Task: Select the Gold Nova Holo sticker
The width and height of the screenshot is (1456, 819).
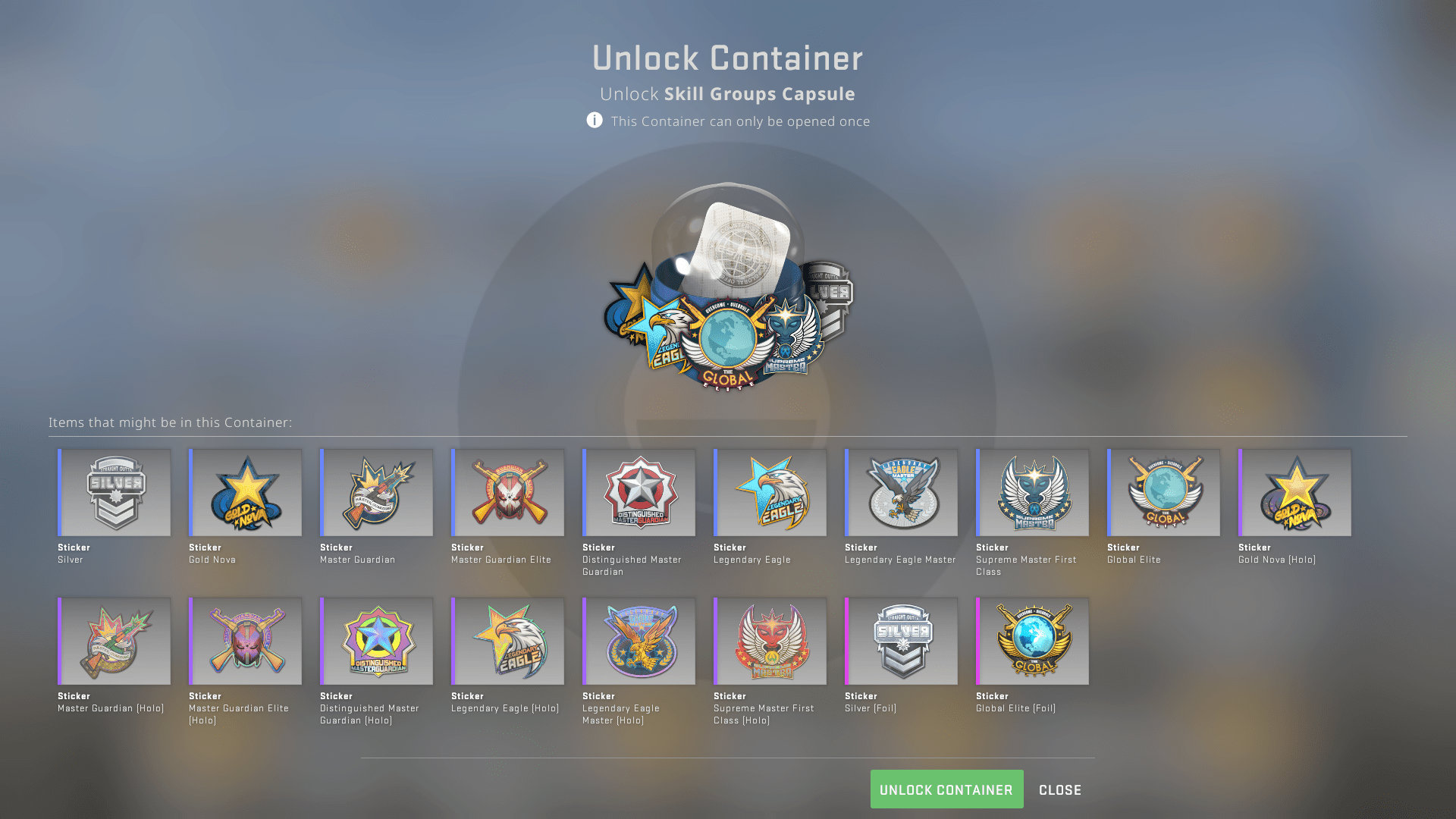Action: tap(1294, 492)
